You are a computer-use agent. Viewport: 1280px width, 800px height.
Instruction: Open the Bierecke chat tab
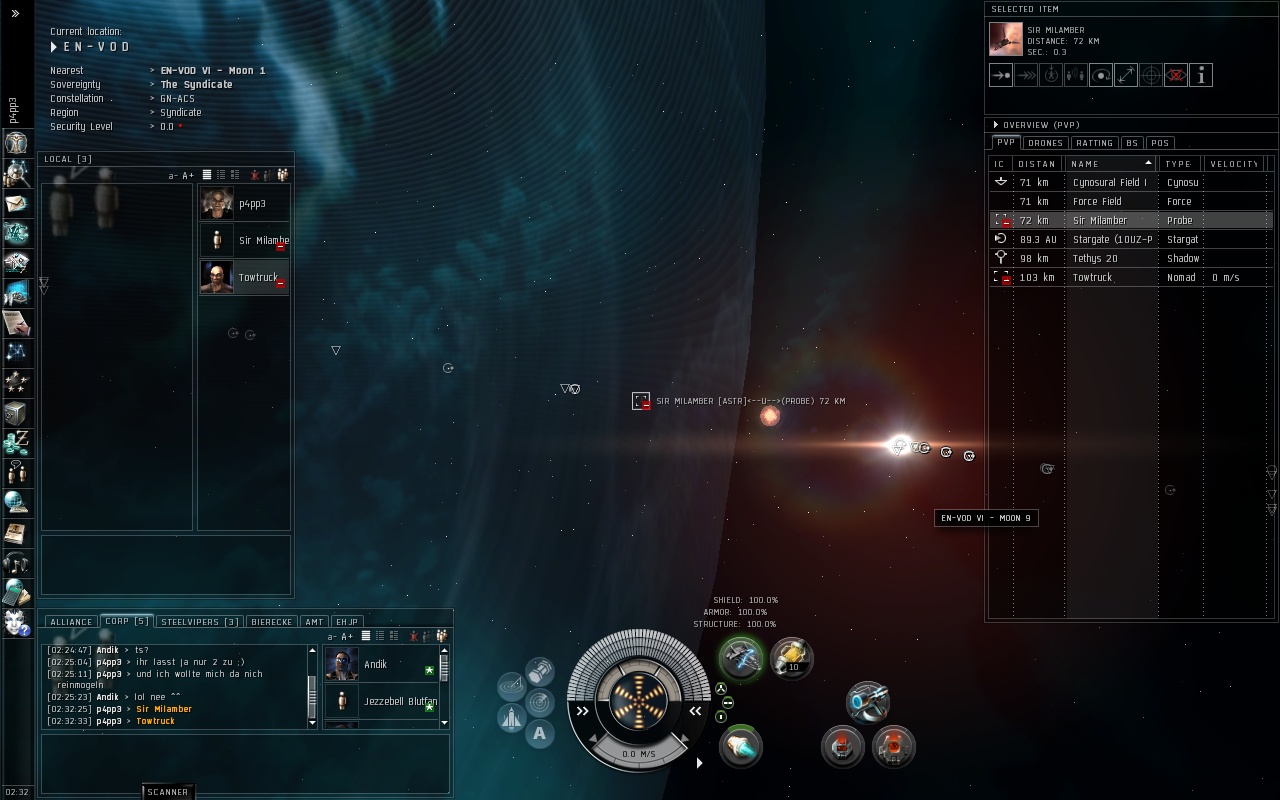click(x=272, y=622)
